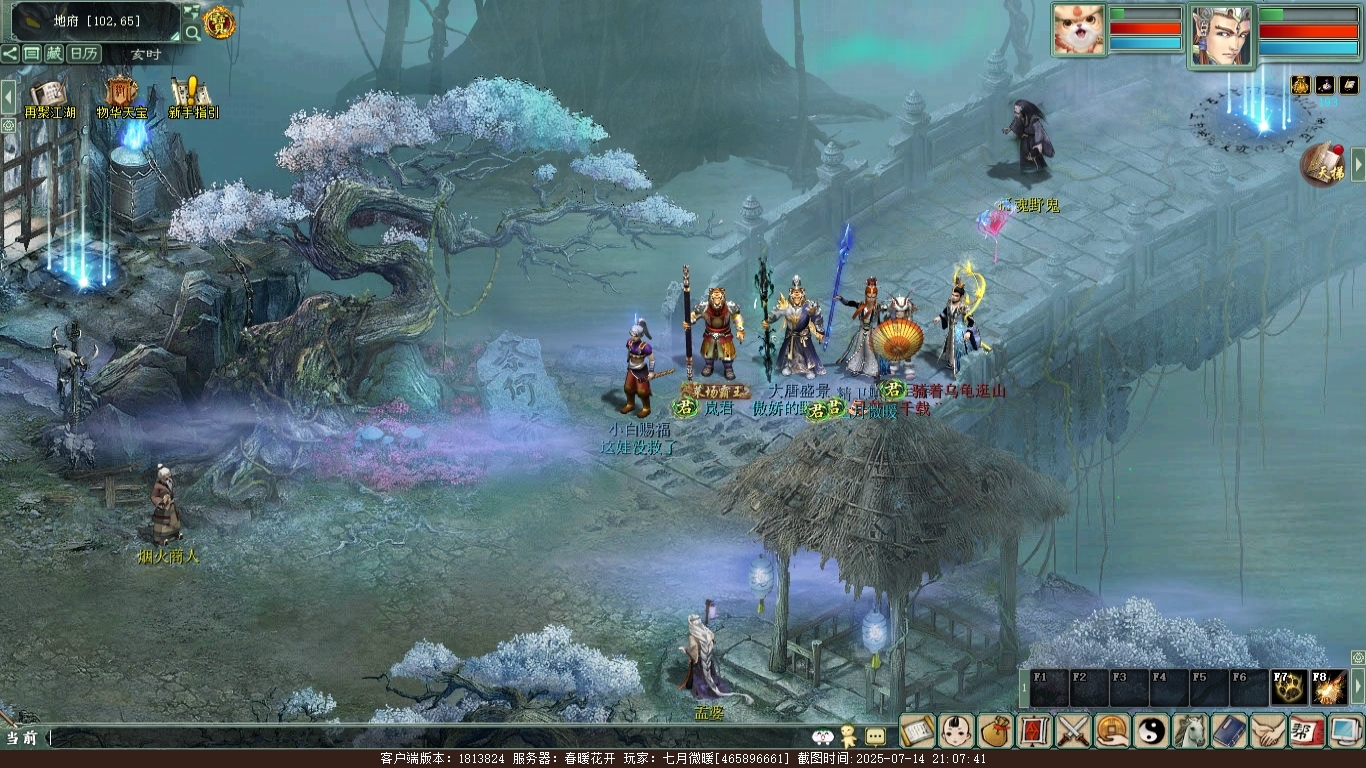Activate the F8 fire burst skill
This screenshot has height=768, width=1366.
pos(1329,688)
